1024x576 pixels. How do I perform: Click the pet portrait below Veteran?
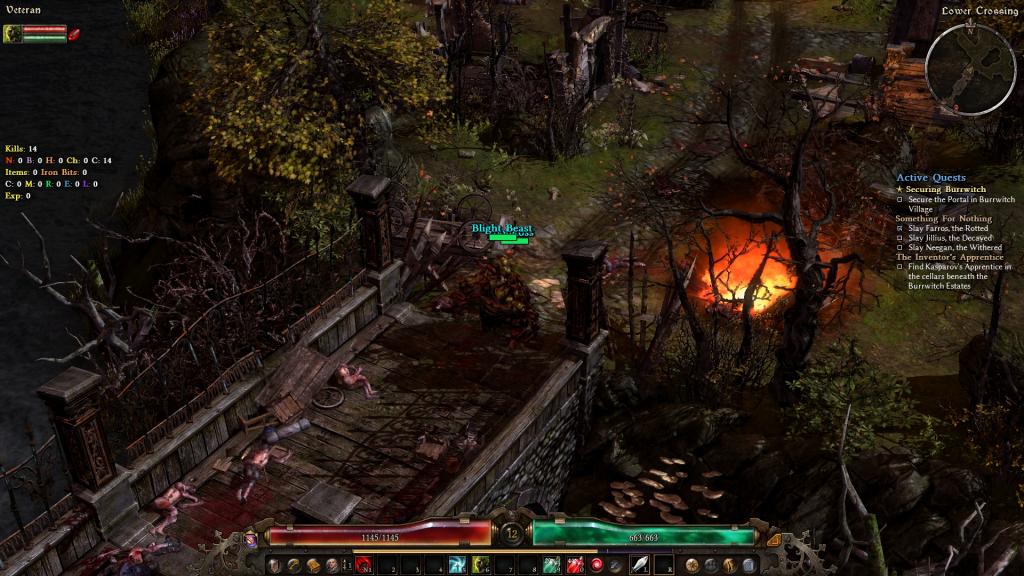click(12, 34)
